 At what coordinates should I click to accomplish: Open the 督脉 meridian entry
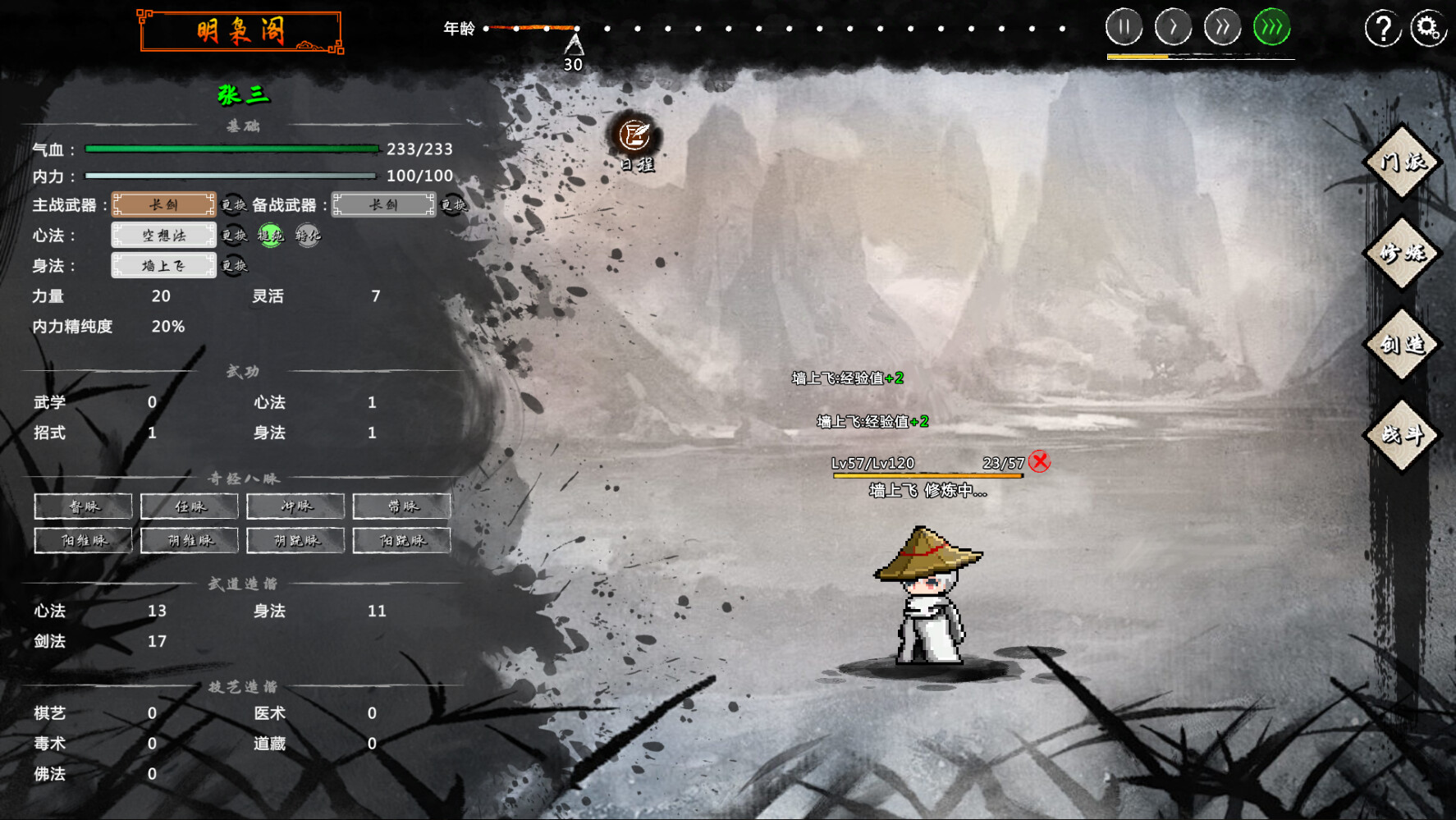click(83, 506)
